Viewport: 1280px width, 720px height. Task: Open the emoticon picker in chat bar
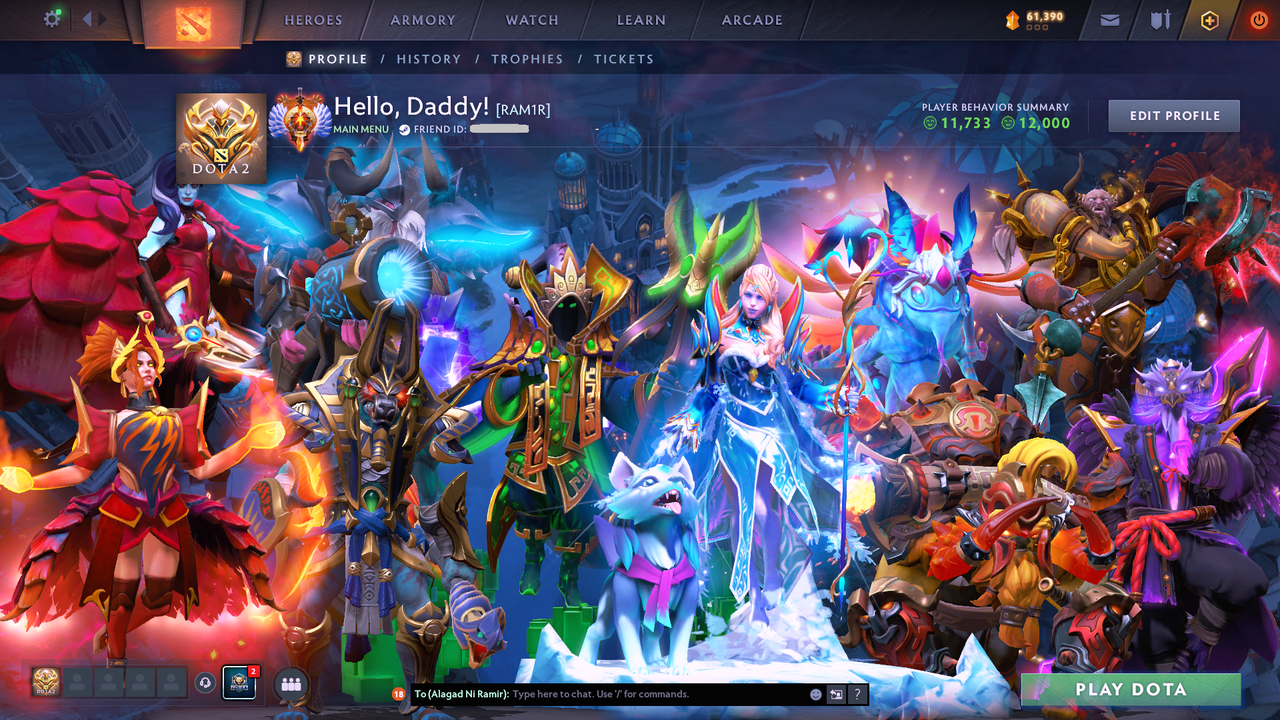(816, 693)
